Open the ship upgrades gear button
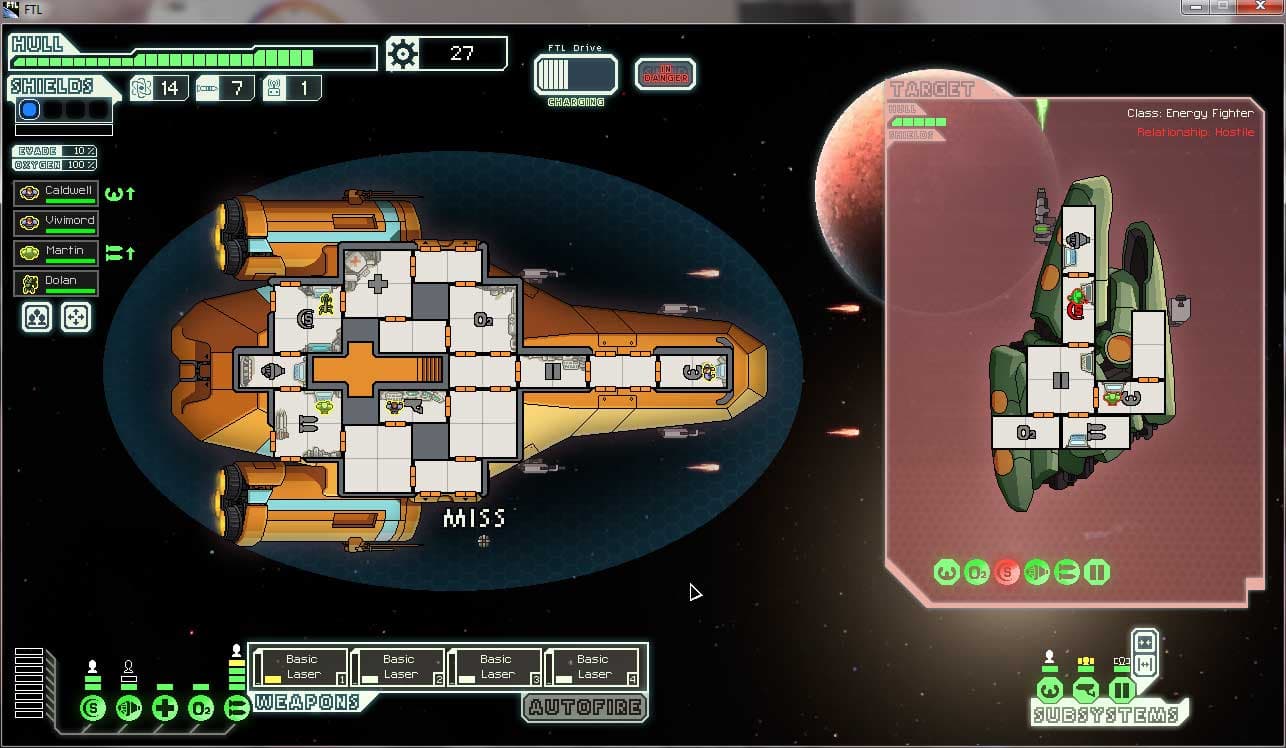The image size is (1286, 748). [403, 54]
